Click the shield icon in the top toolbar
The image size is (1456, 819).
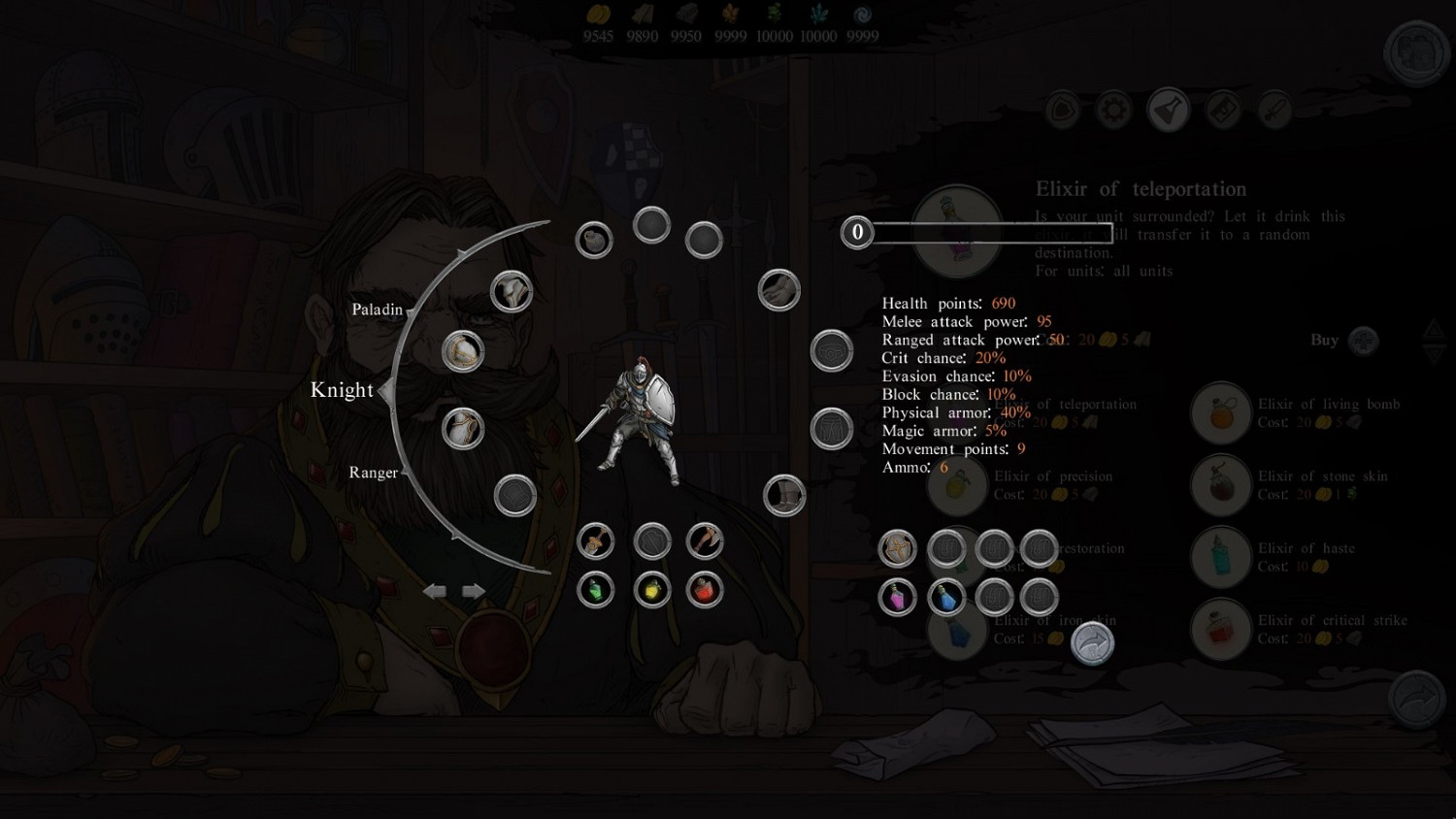(x=1061, y=110)
